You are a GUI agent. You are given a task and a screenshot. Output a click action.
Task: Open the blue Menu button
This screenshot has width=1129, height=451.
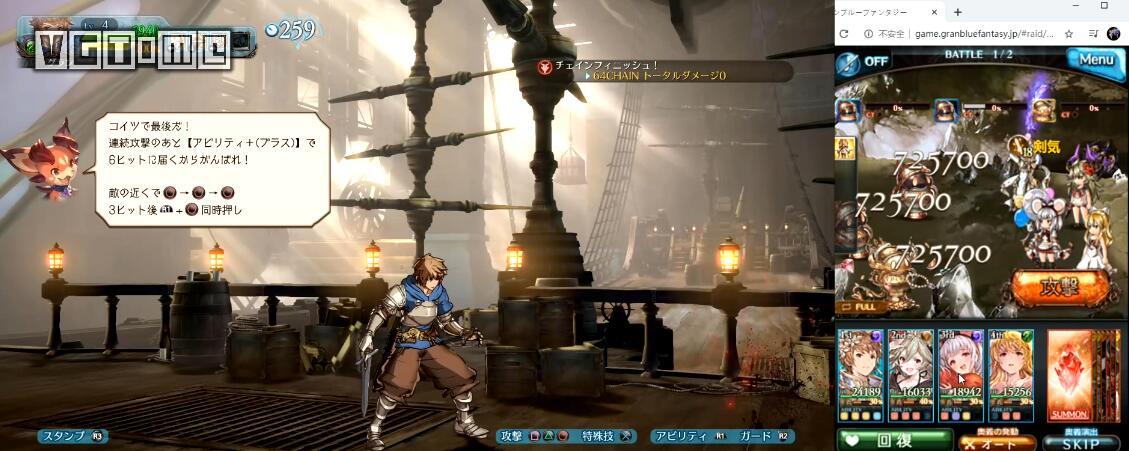click(x=1094, y=60)
